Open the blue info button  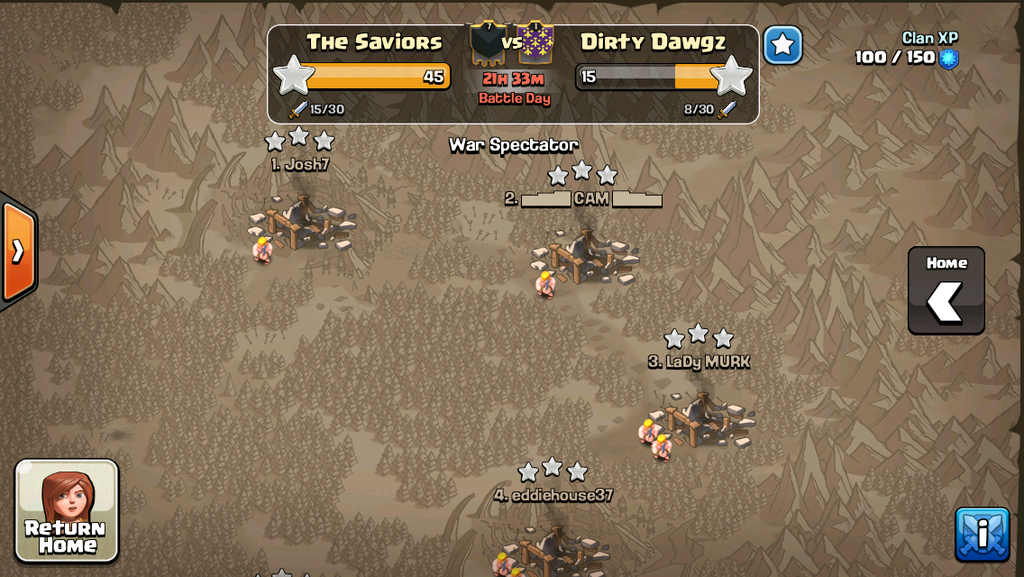pyautogui.click(x=981, y=534)
